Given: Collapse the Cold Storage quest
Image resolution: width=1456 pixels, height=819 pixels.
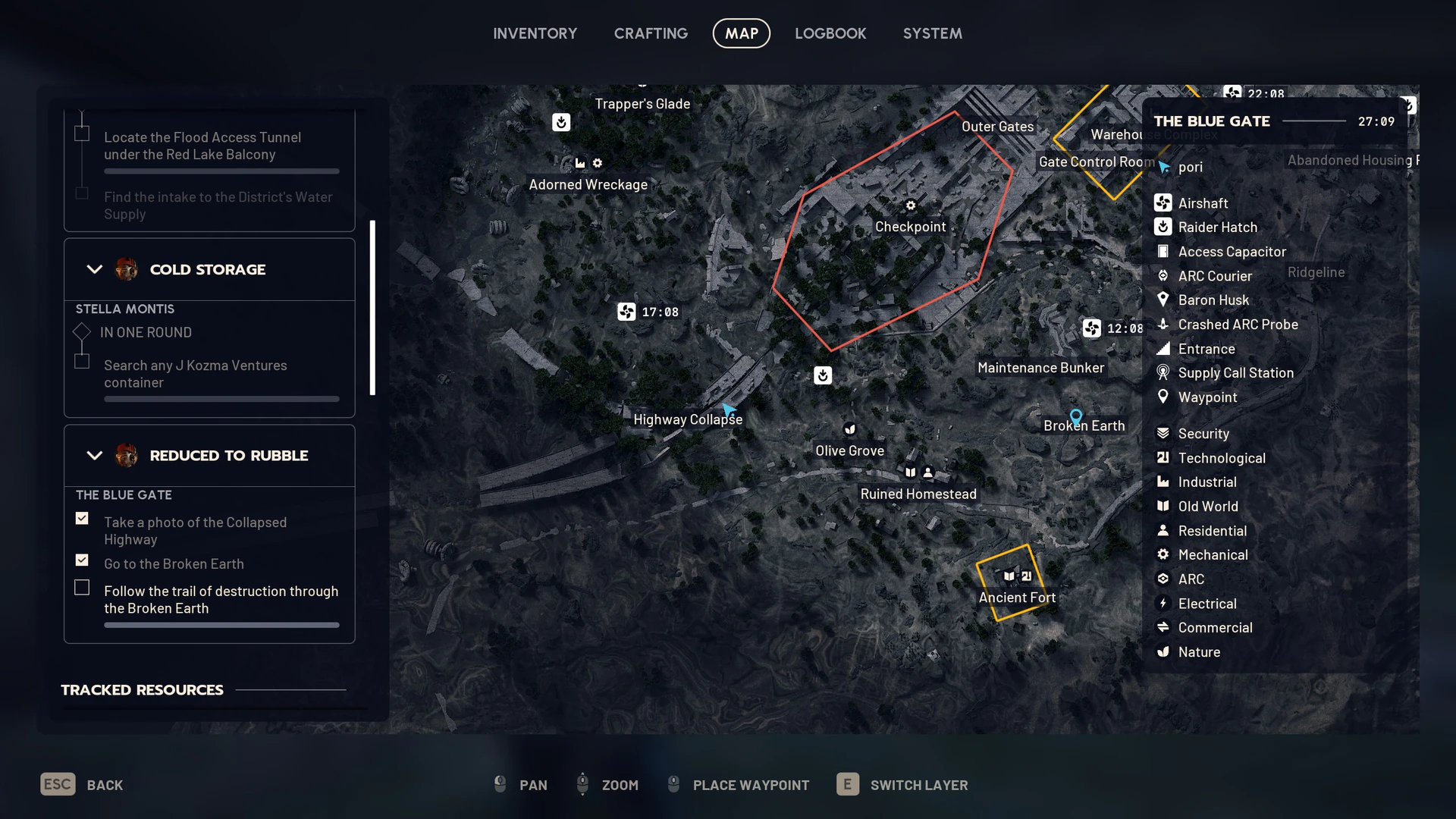Looking at the screenshot, I should click(x=95, y=269).
